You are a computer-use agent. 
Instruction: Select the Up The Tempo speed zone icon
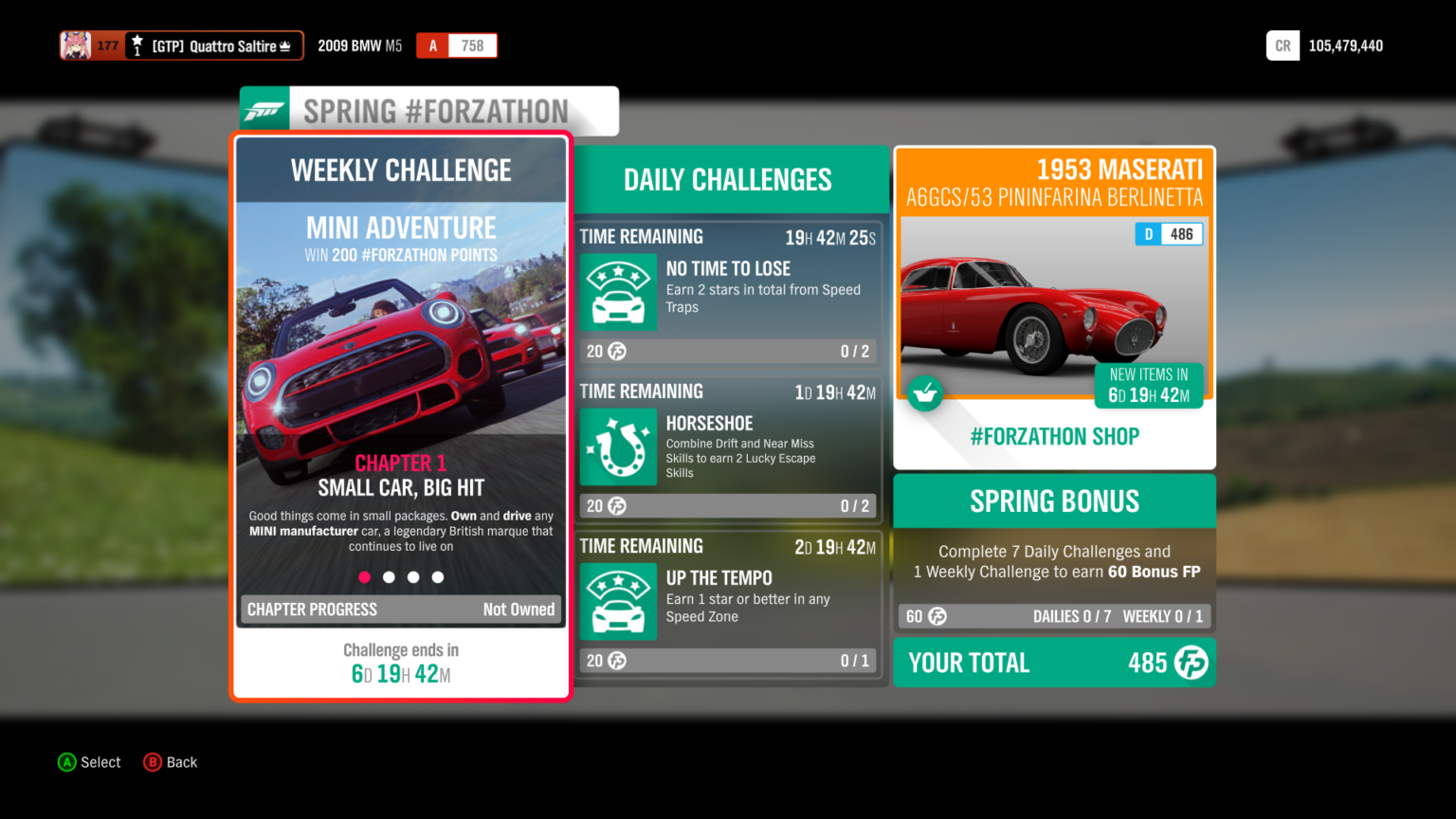tap(618, 601)
